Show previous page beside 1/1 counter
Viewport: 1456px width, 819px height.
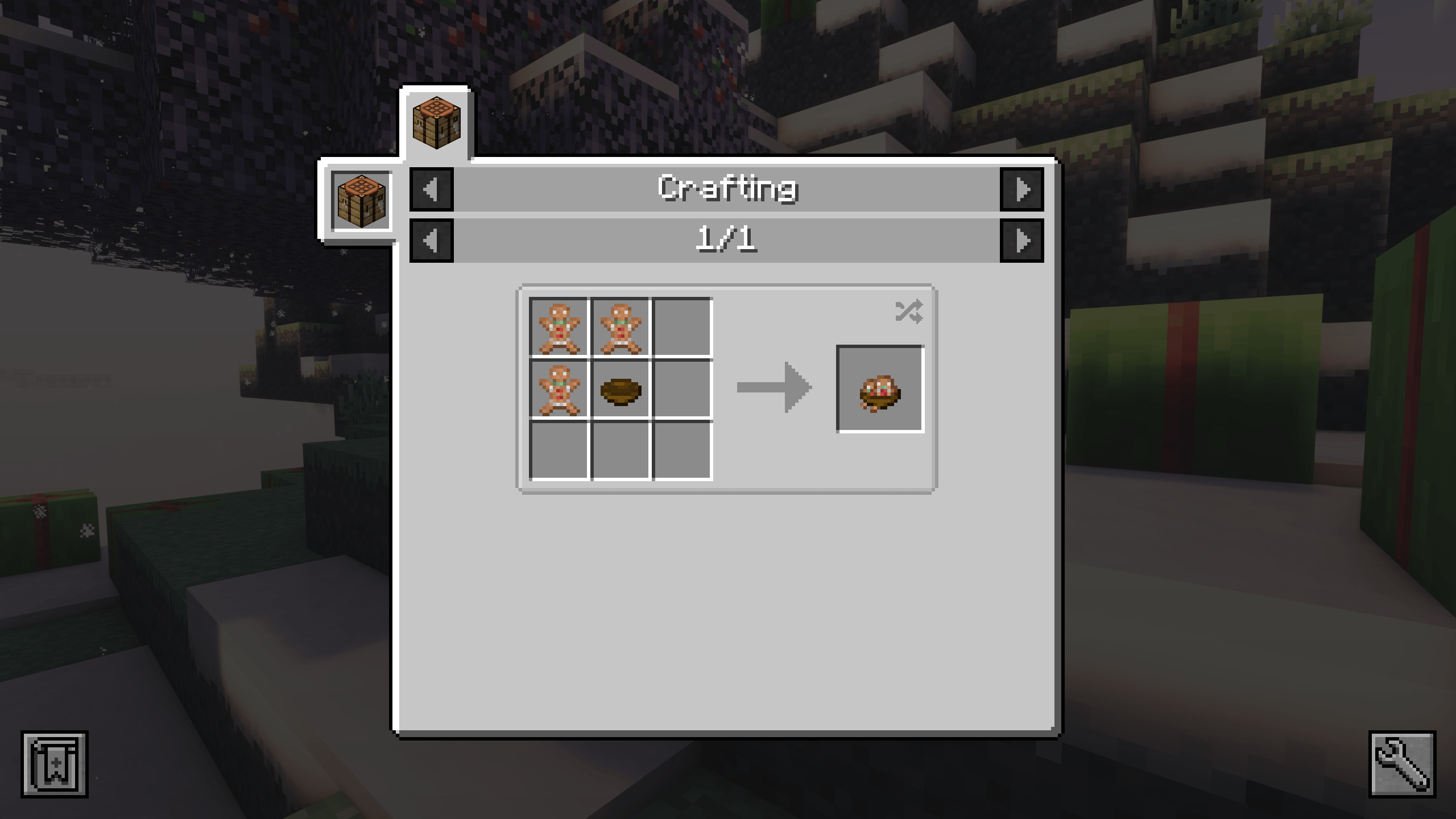(x=432, y=241)
